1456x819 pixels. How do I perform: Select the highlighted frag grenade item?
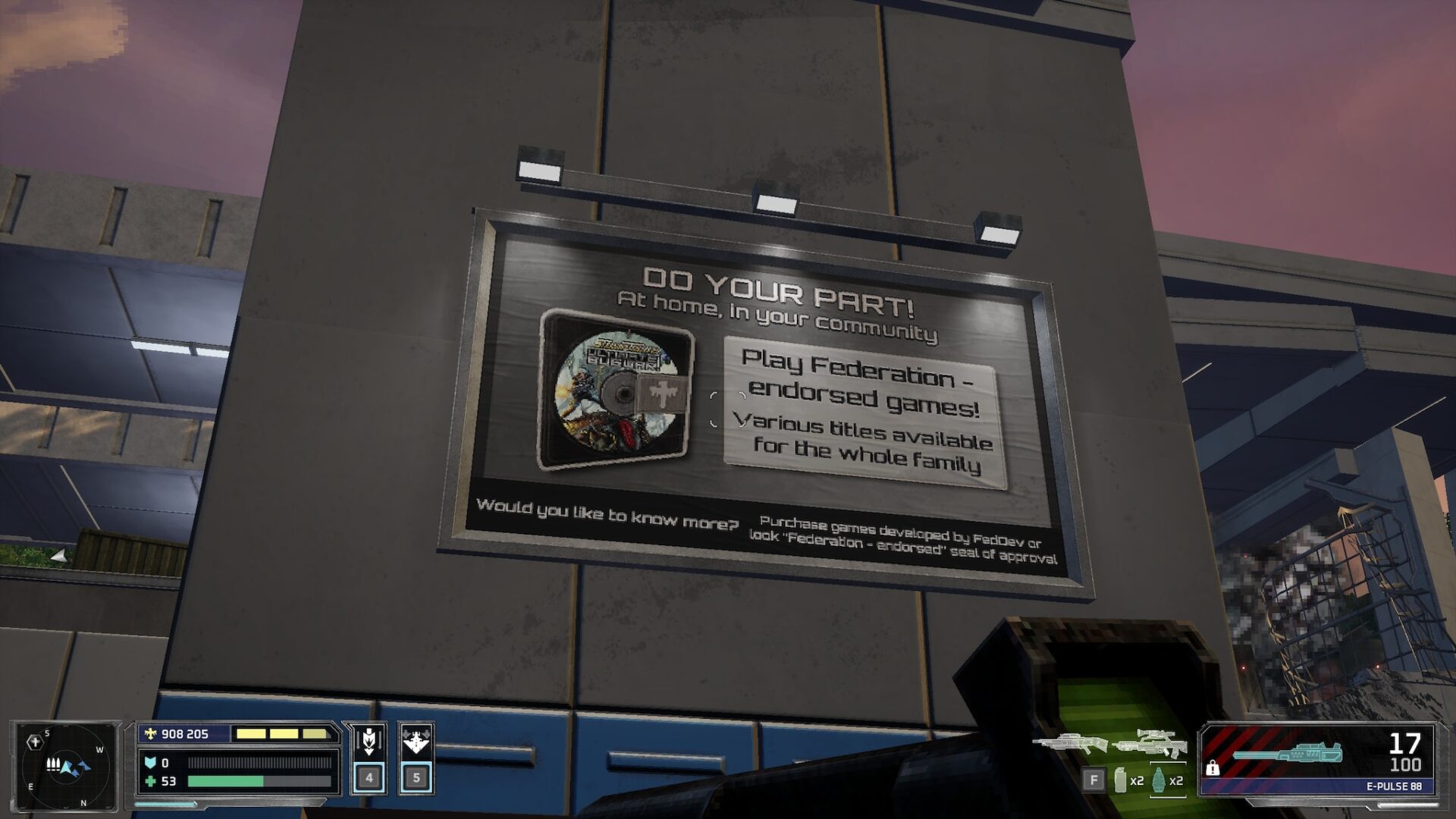click(x=1159, y=780)
